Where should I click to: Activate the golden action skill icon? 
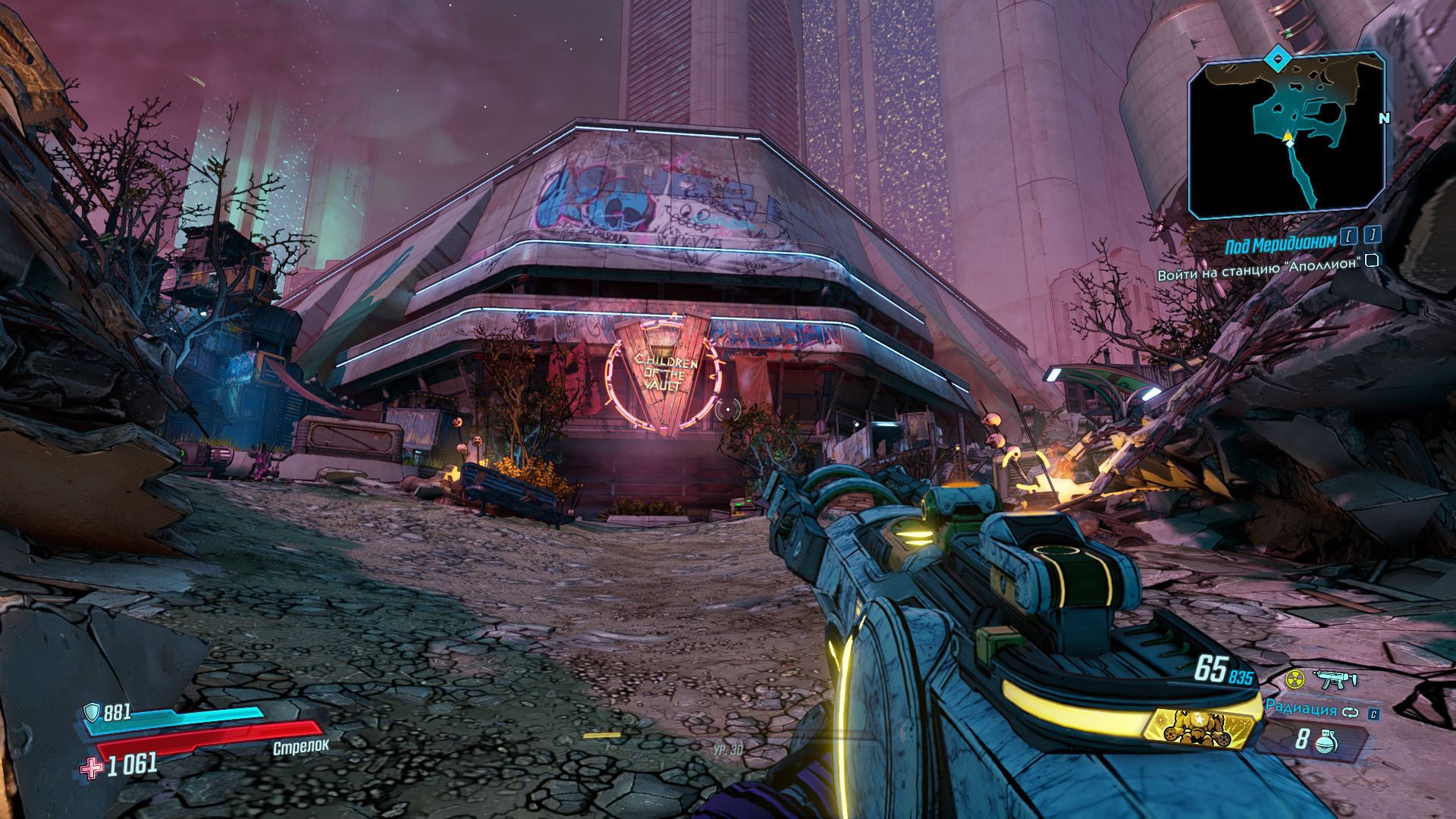1189,728
